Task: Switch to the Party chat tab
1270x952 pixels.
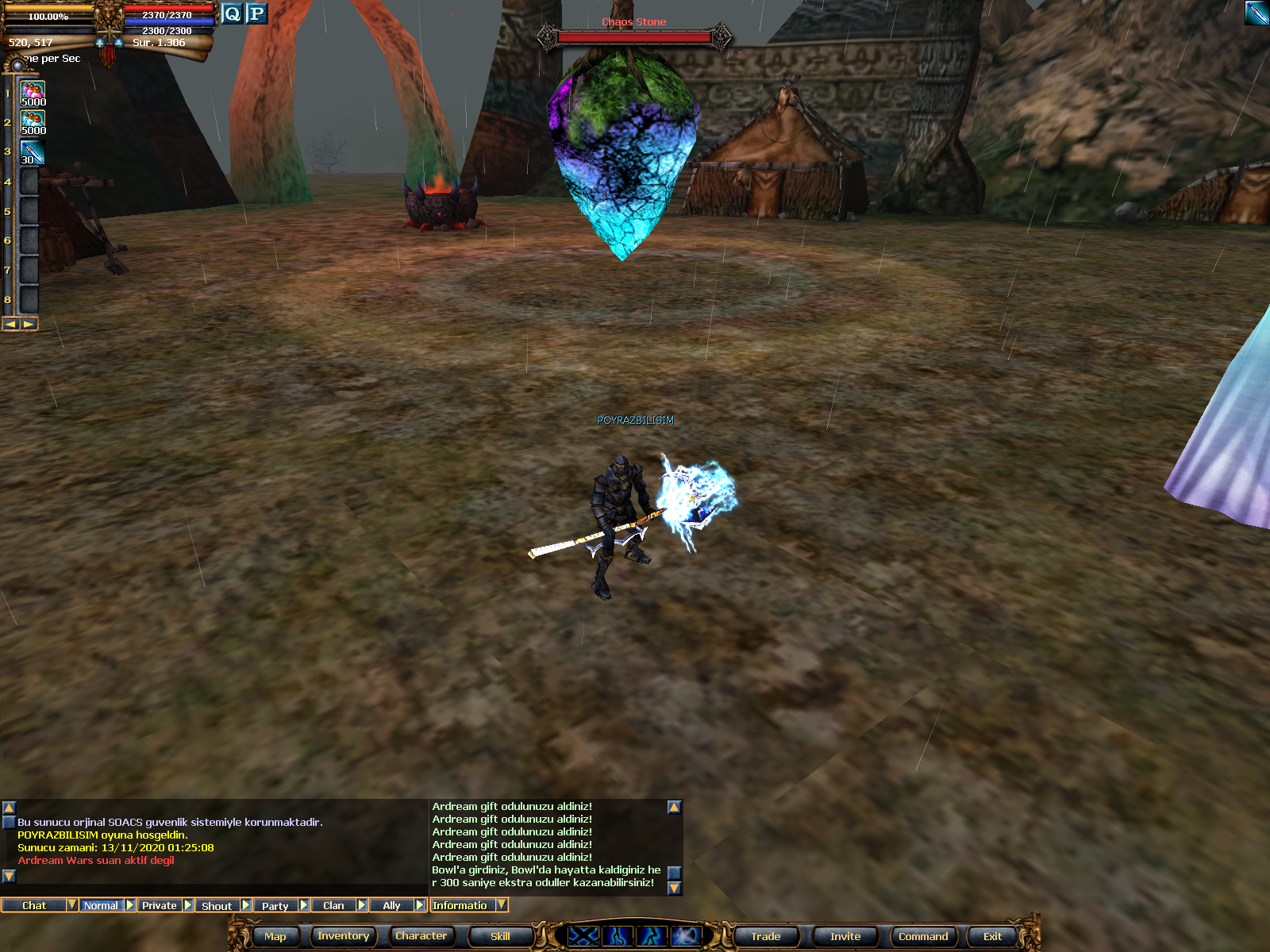Action: pyautogui.click(x=275, y=905)
